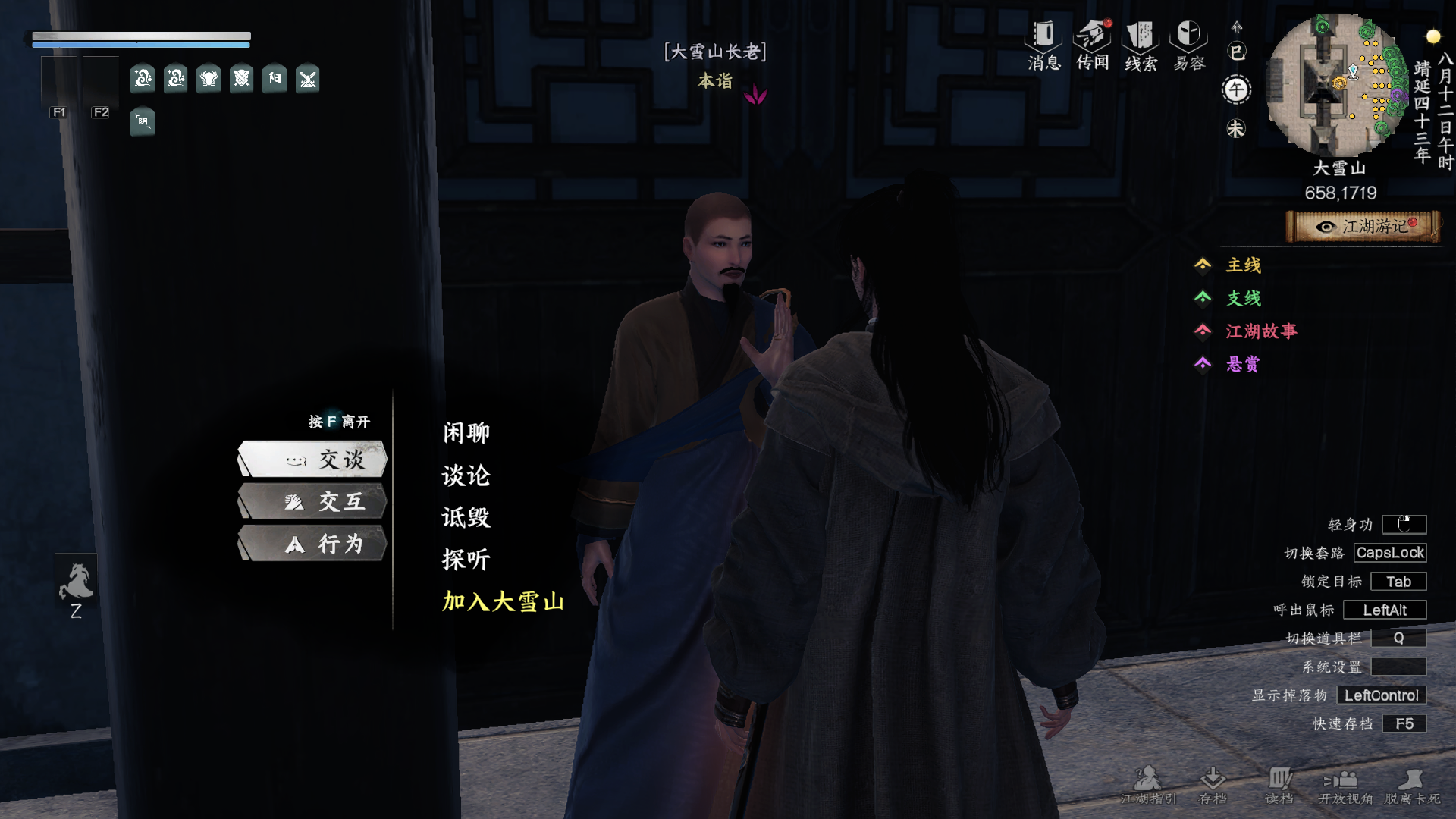Choose 加入大雪山 to join the sect
Image resolution: width=1456 pixels, height=819 pixels.
click(503, 602)
